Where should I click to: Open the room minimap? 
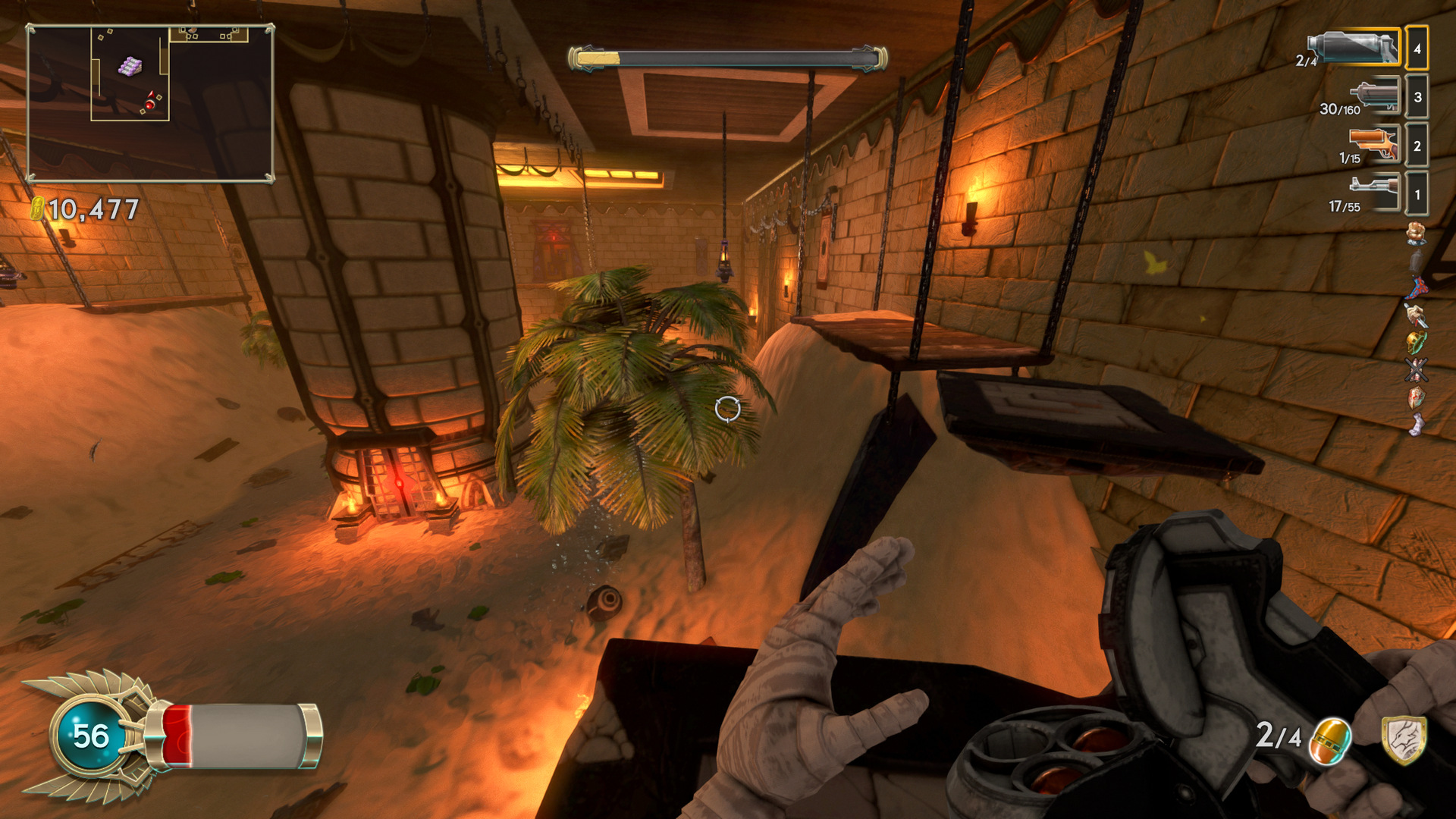tap(150, 103)
